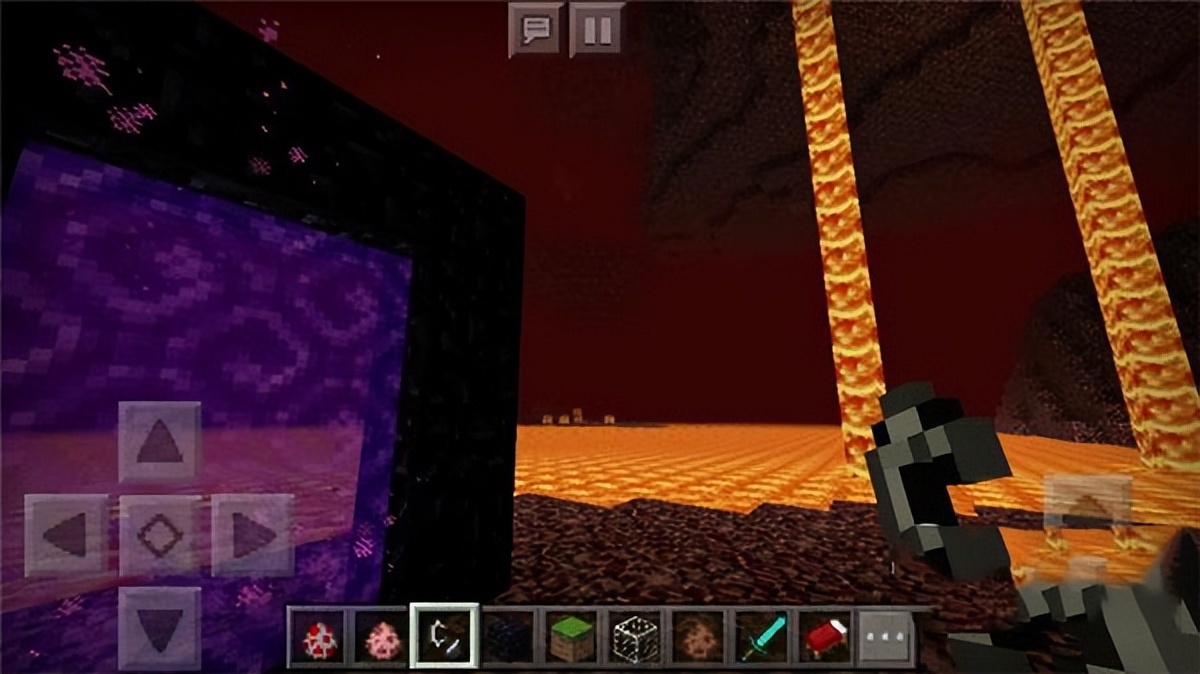Pause the game
This screenshot has height=674, width=1200.
596,29
